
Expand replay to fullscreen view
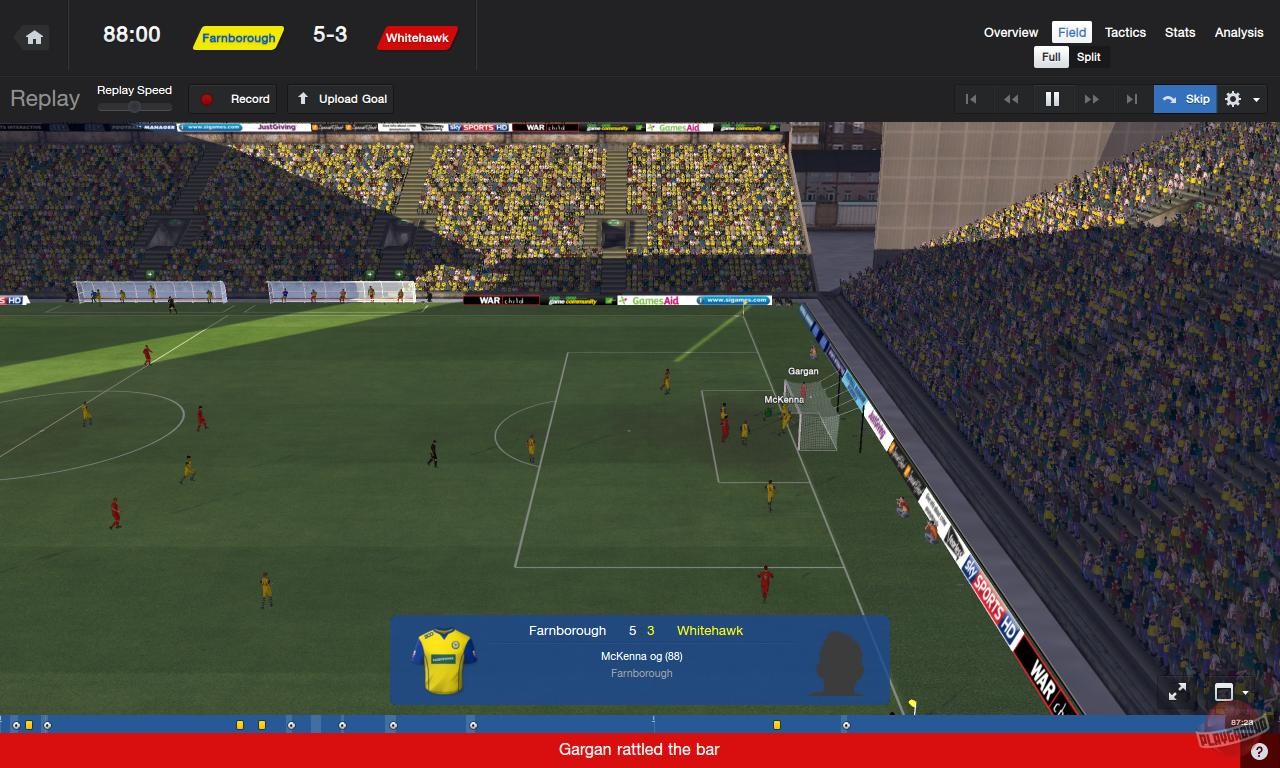(1177, 691)
